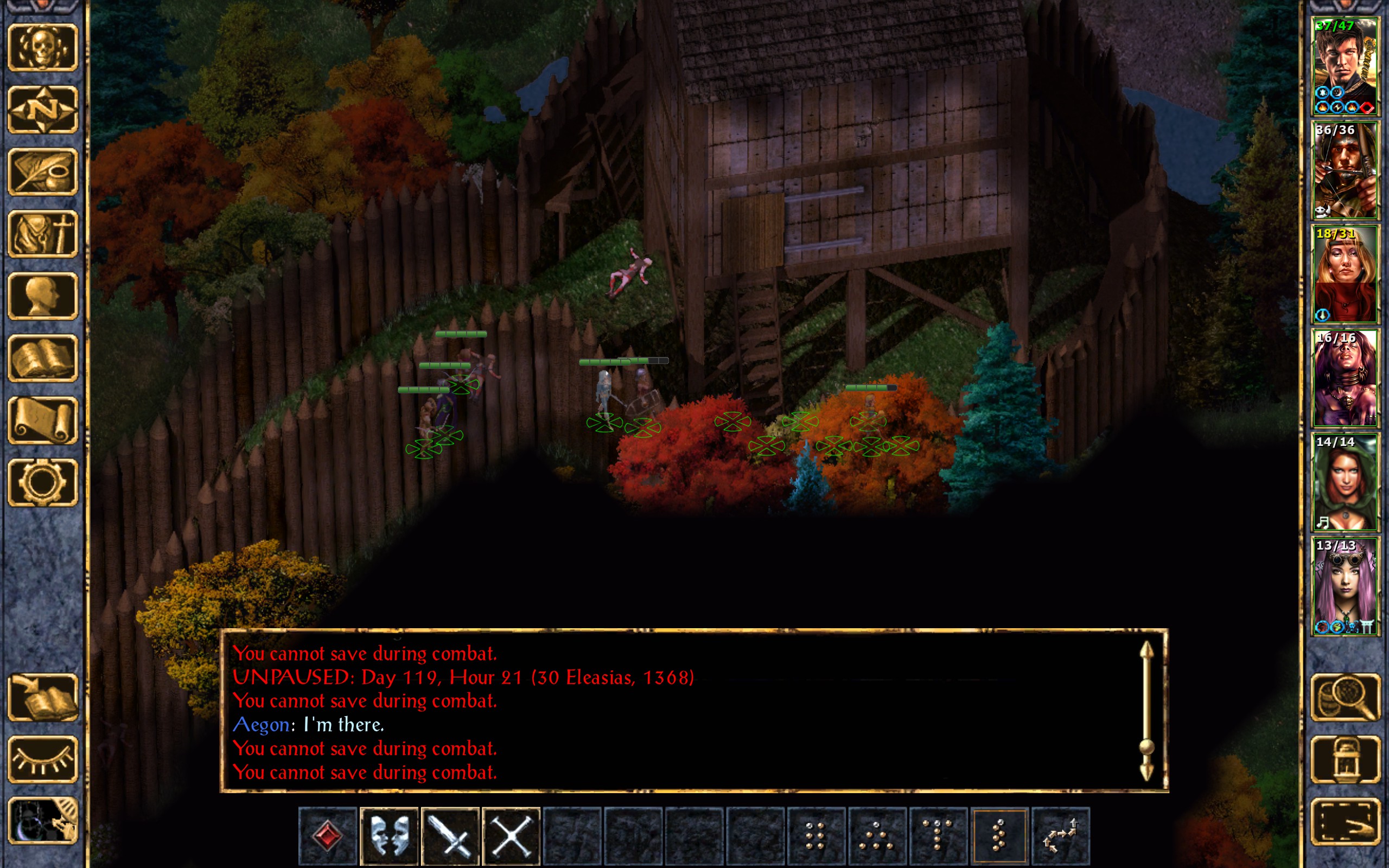1389x868 pixels.
Task: Open the mage spellbook button
Action: point(42,358)
